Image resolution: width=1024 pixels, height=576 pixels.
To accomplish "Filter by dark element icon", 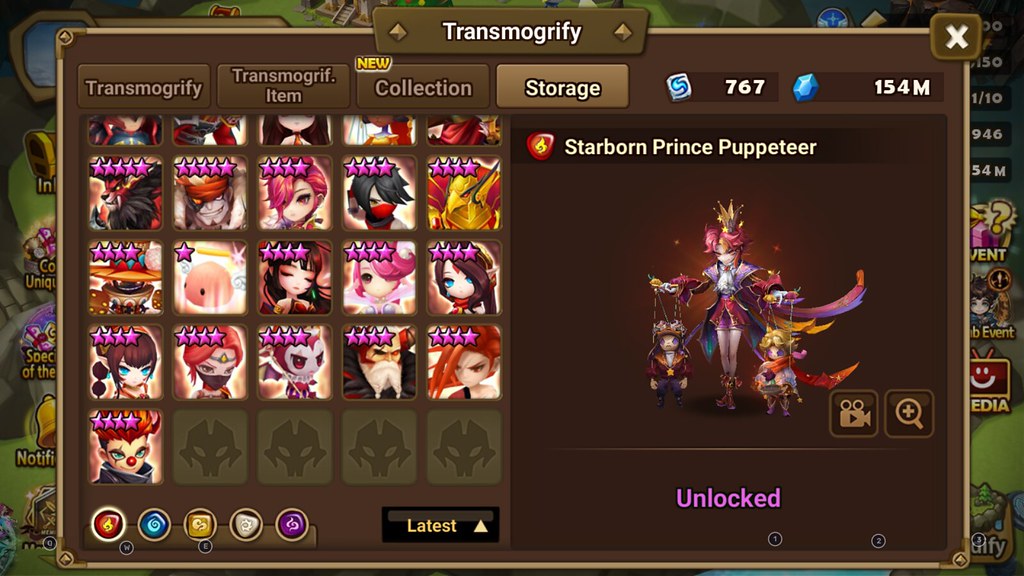I will pos(292,523).
